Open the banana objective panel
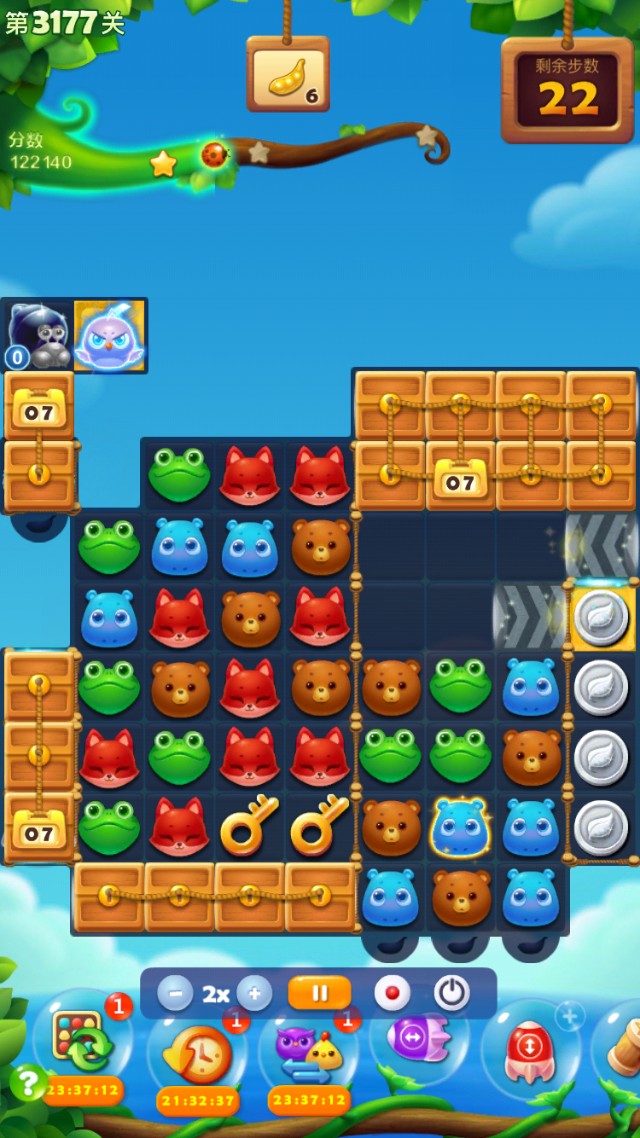 click(x=288, y=74)
